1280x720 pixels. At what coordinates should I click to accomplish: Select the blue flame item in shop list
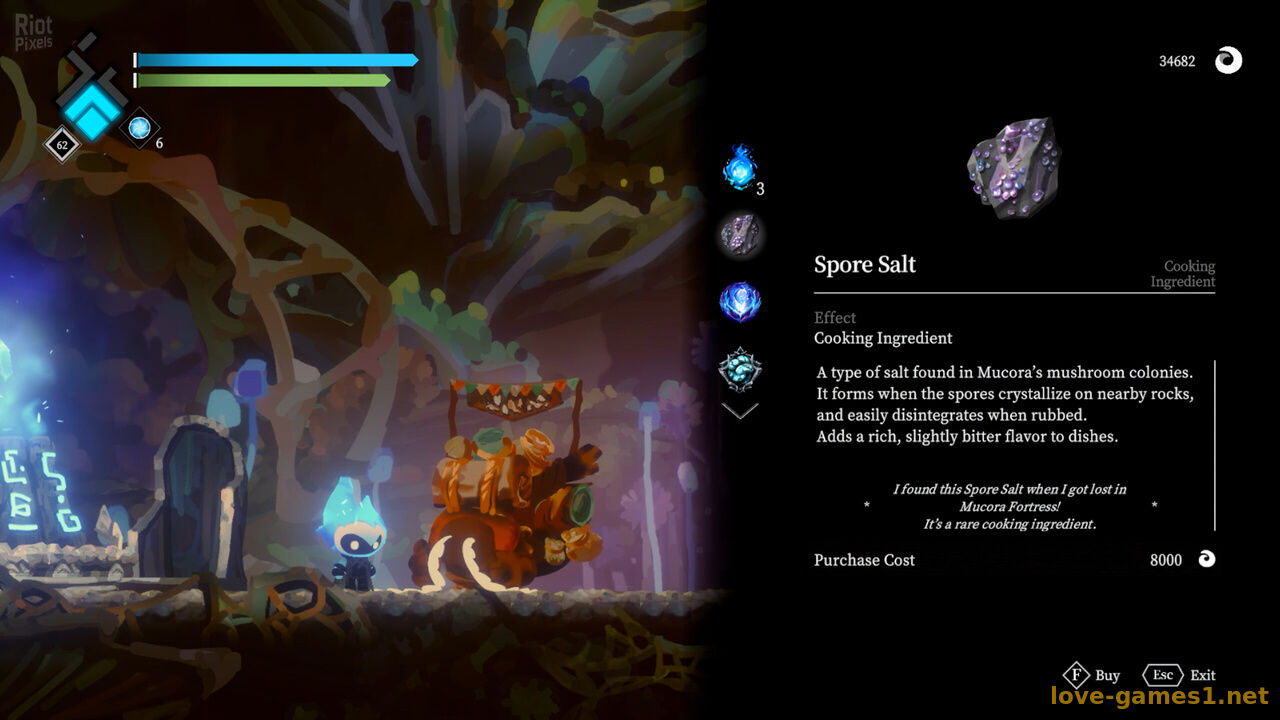(x=740, y=169)
